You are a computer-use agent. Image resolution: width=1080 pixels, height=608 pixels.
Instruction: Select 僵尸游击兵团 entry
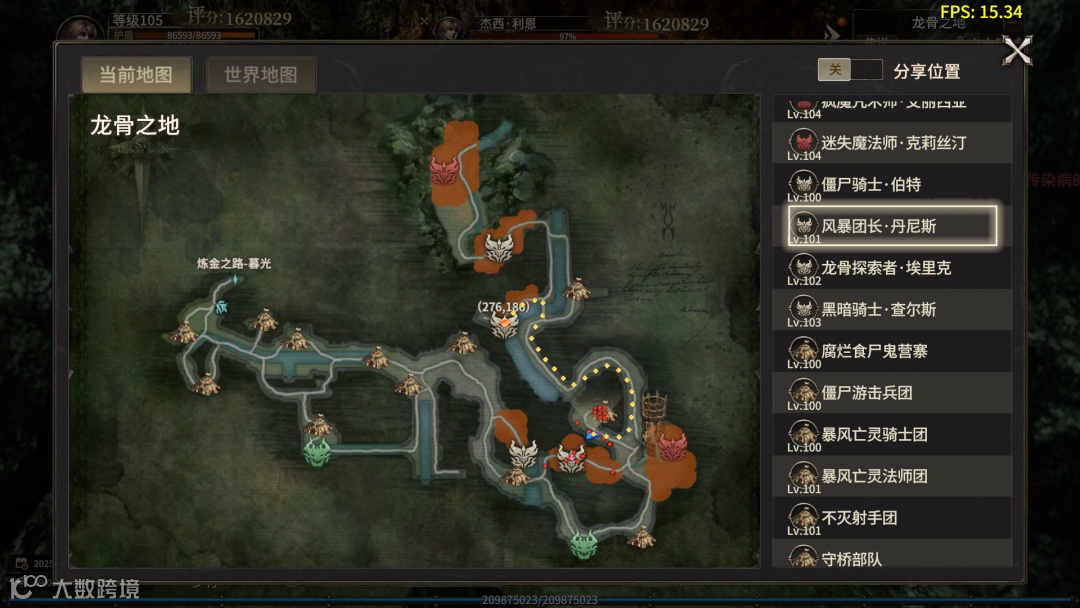tap(893, 393)
